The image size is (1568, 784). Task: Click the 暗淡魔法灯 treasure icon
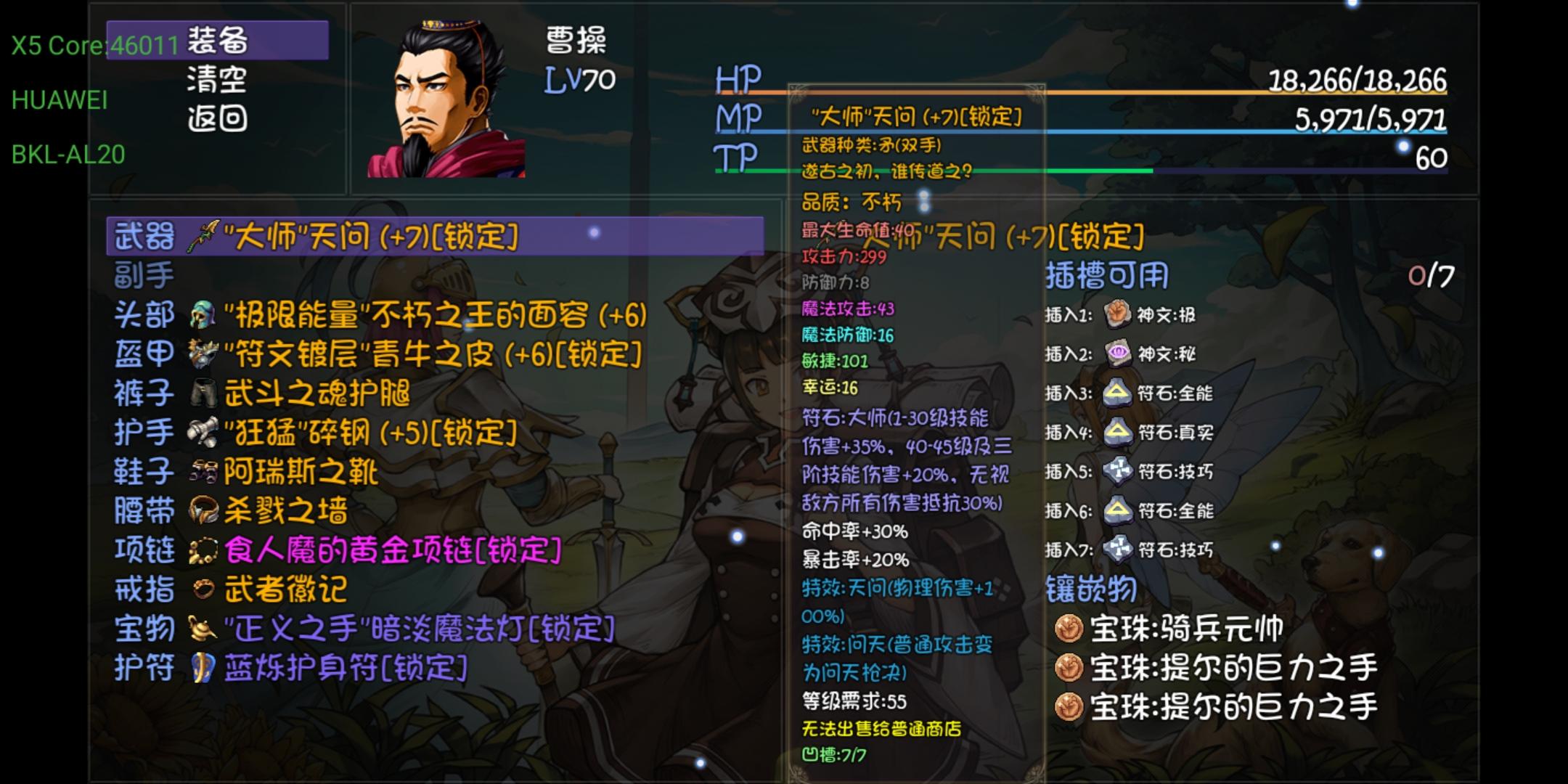coord(202,630)
